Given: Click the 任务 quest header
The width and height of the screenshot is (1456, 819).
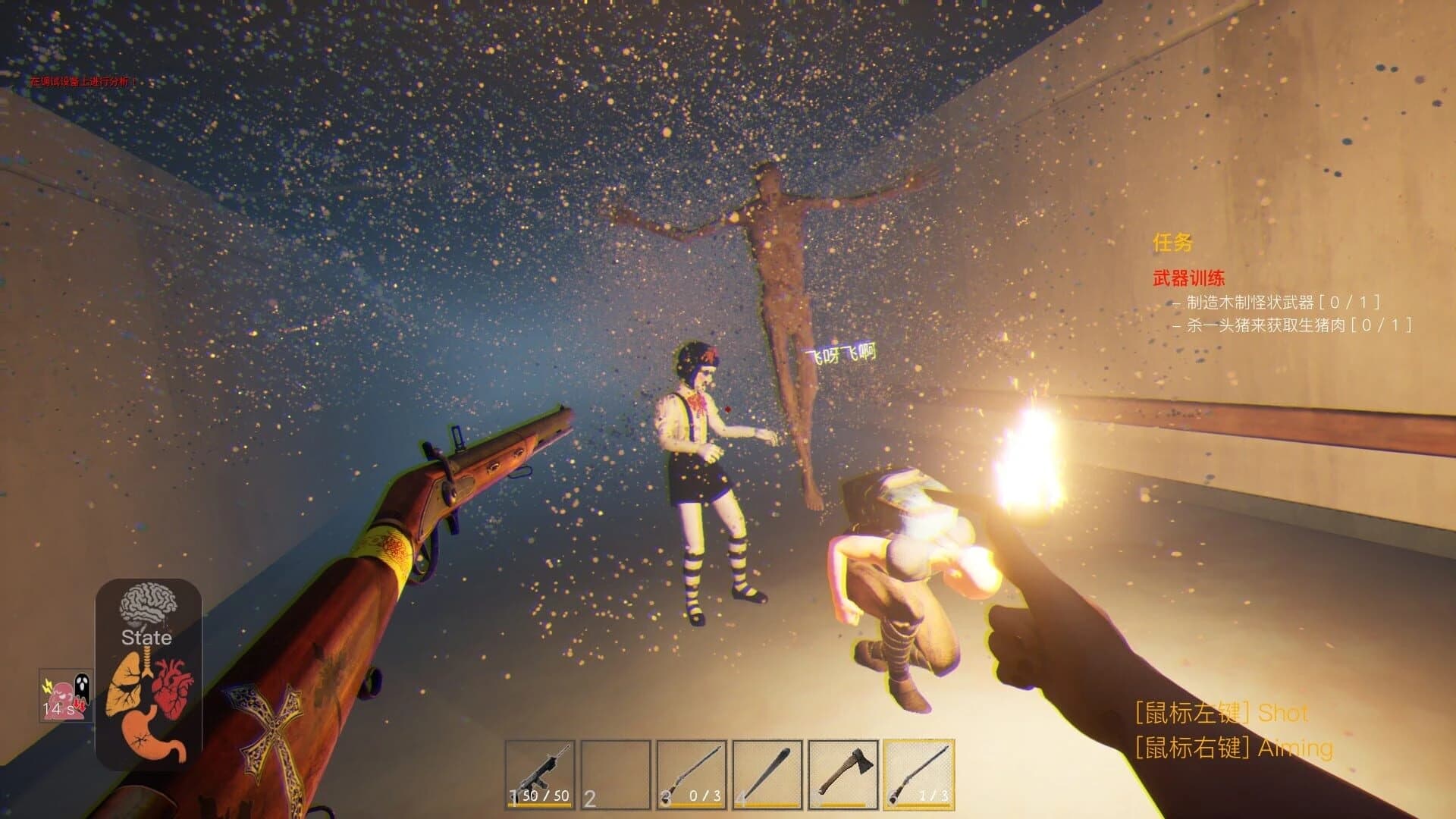Looking at the screenshot, I should pyautogui.click(x=1172, y=244).
